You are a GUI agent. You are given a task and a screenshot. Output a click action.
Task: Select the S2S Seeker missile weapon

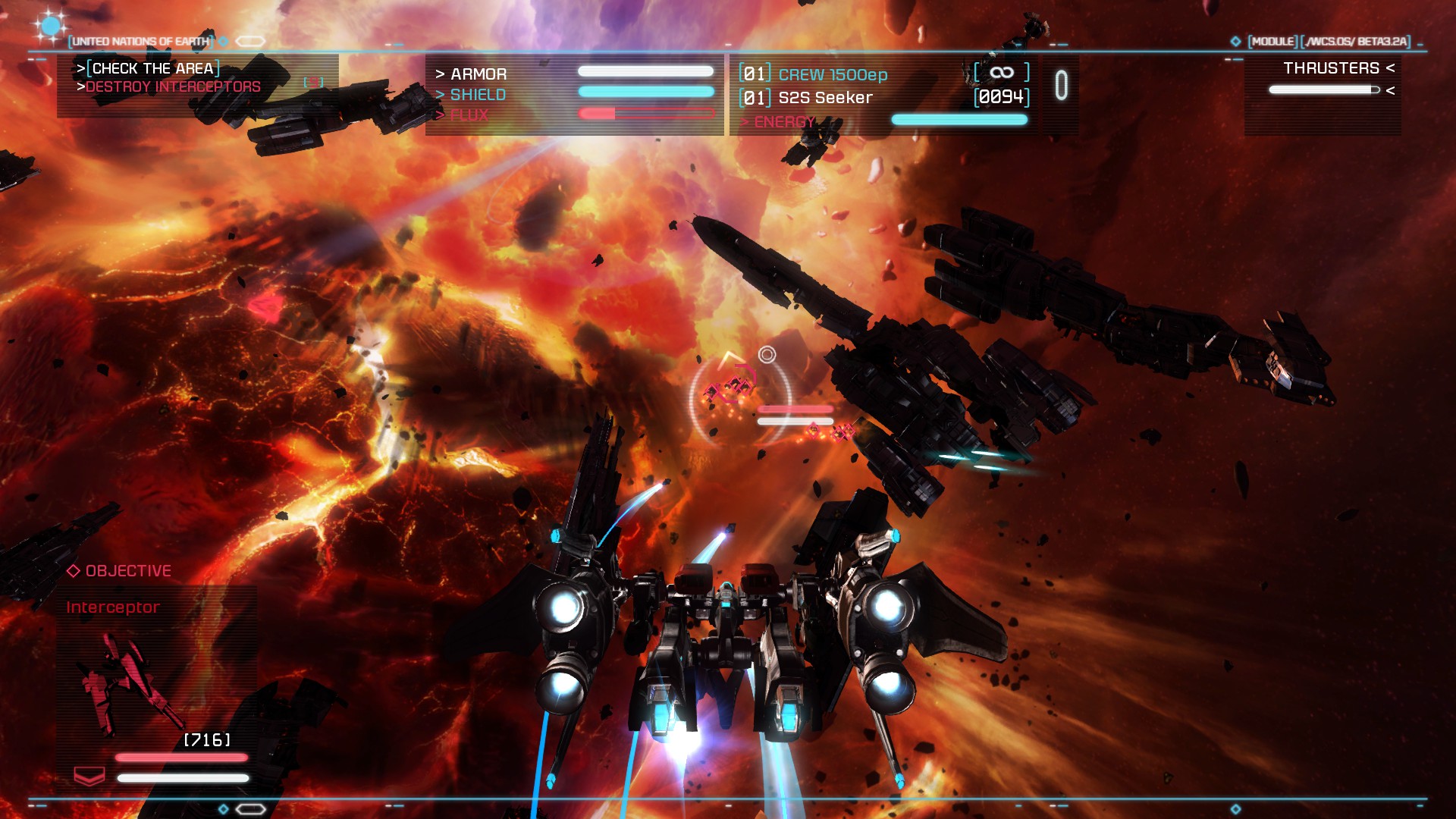pyautogui.click(x=825, y=98)
